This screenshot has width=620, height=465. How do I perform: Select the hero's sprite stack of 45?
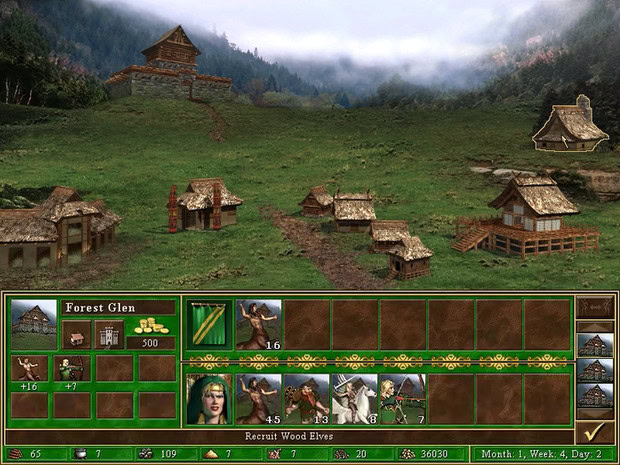point(259,399)
